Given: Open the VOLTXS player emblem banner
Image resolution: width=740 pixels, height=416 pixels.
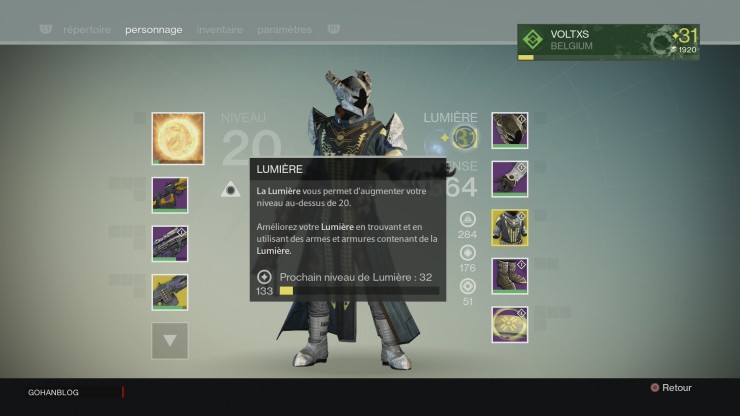Looking at the screenshot, I should 608,42.
